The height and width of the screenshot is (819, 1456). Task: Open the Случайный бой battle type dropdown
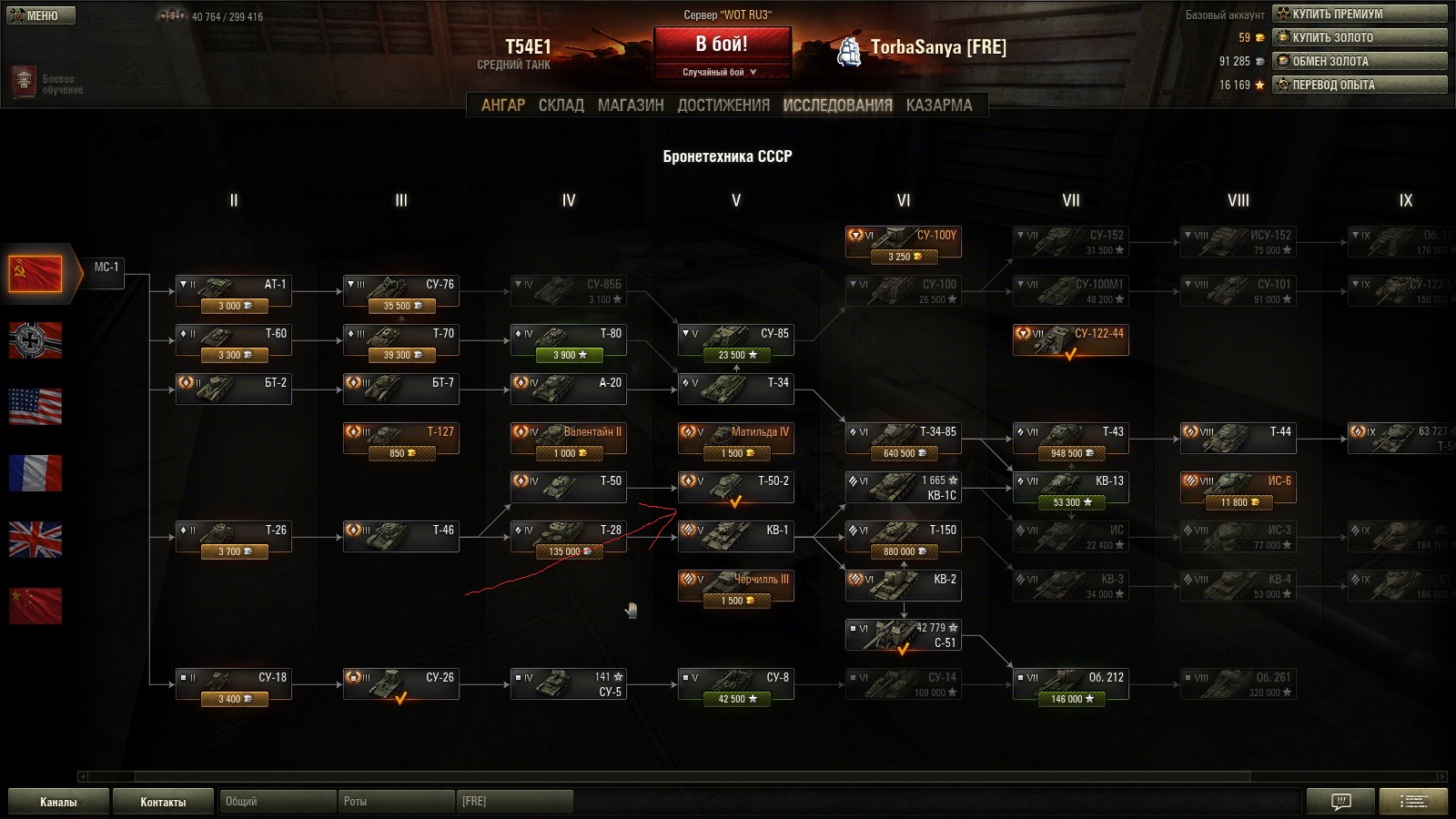pyautogui.click(x=721, y=72)
